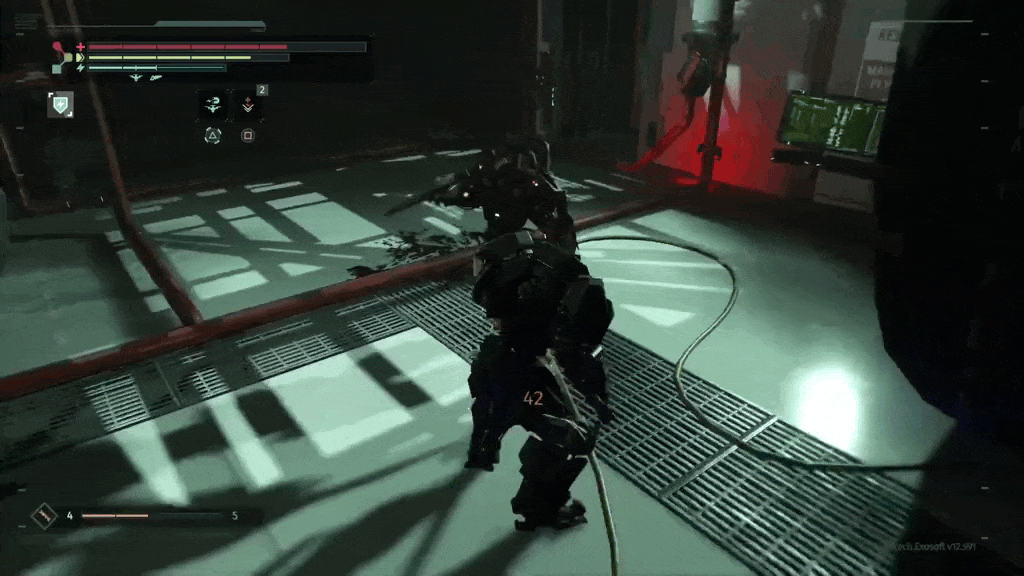Viewport: 1024px width, 576px height.
Task: Use the health injectable with count 2
Action: pyautogui.click(x=247, y=104)
